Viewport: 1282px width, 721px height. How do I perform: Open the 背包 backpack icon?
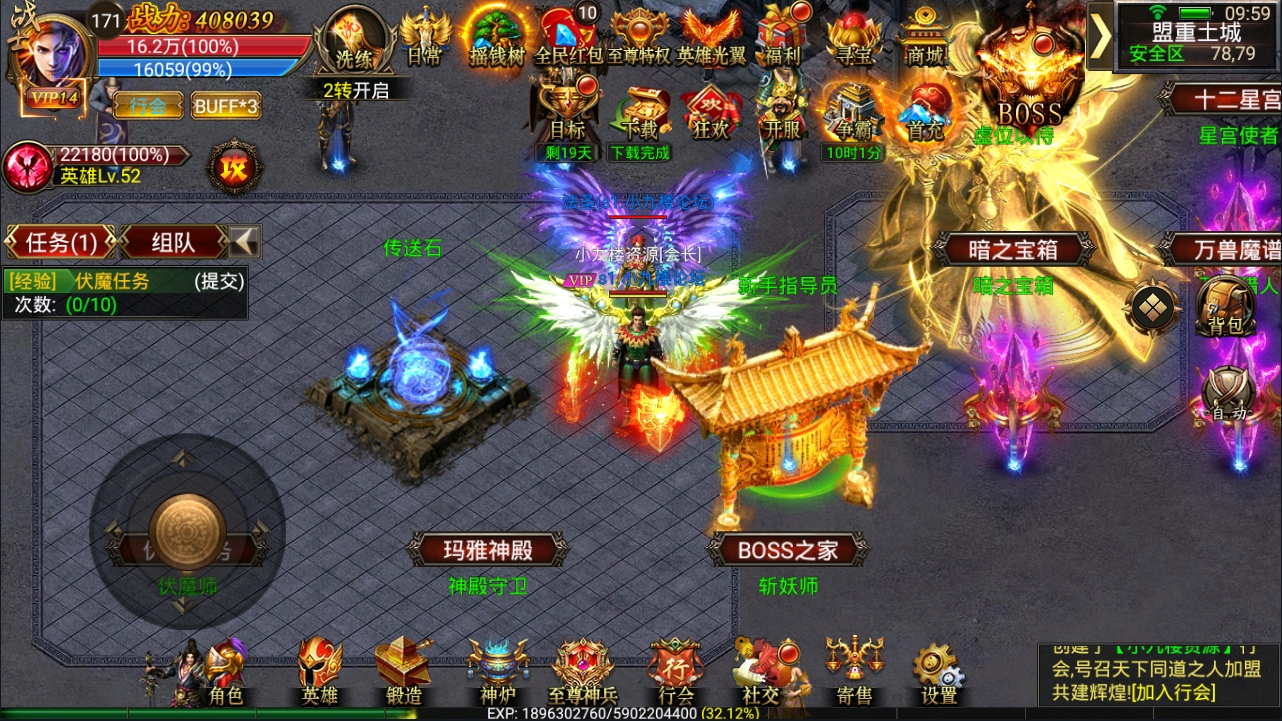(x=1225, y=310)
